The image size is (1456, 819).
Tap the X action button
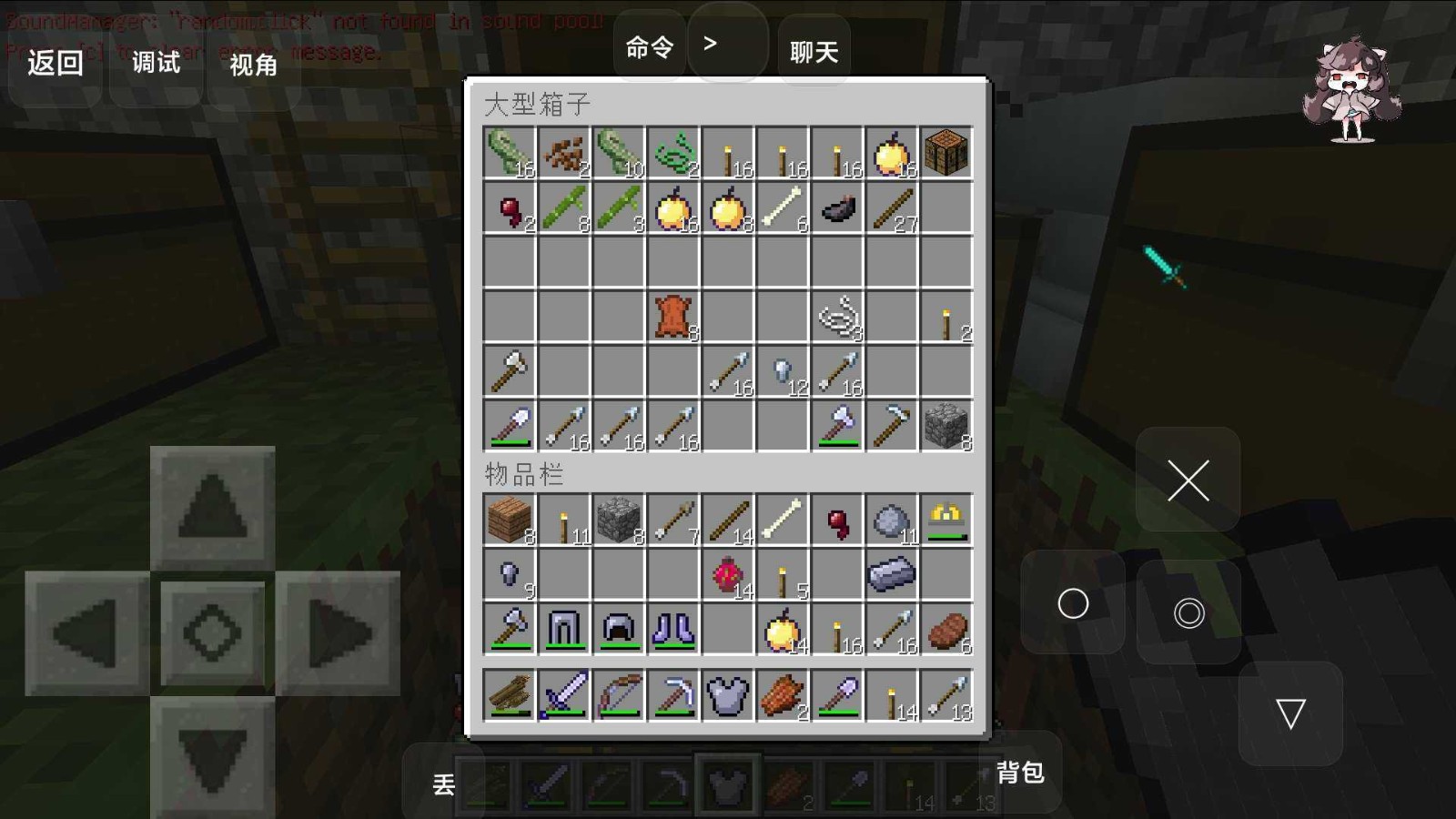[x=1188, y=480]
